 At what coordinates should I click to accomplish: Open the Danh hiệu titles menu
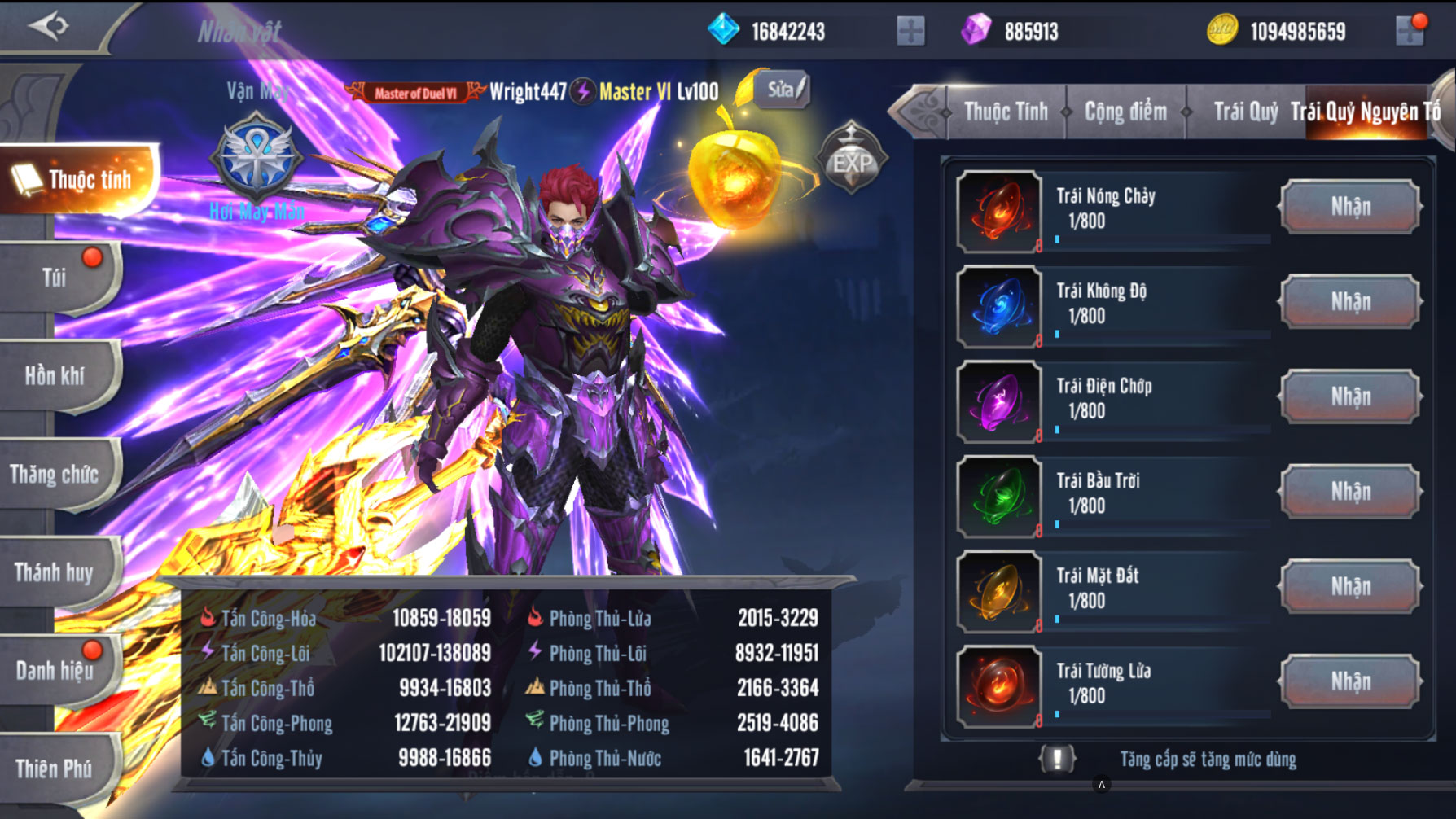[55, 671]
